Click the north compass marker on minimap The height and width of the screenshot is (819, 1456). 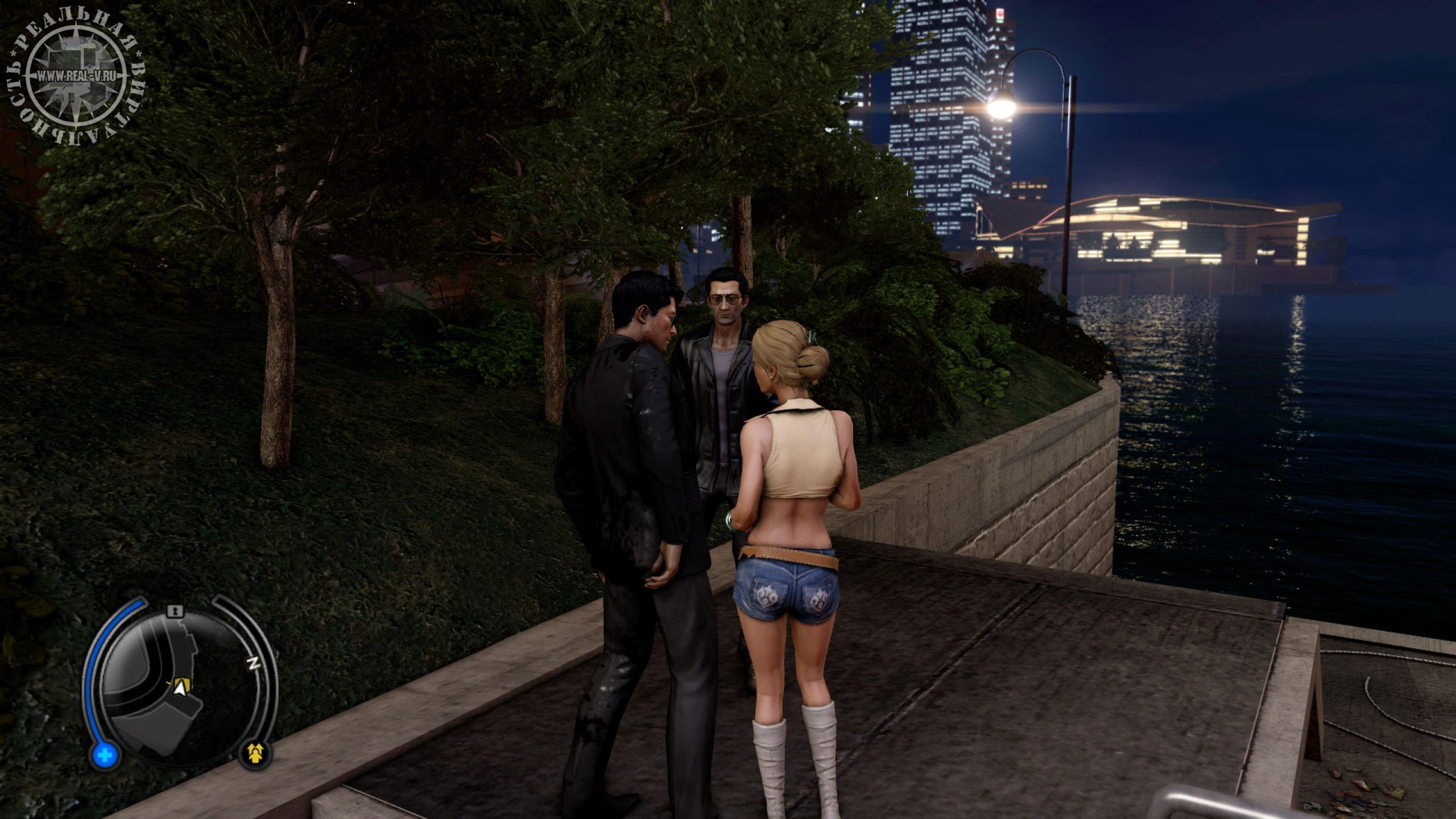[254, 664]
